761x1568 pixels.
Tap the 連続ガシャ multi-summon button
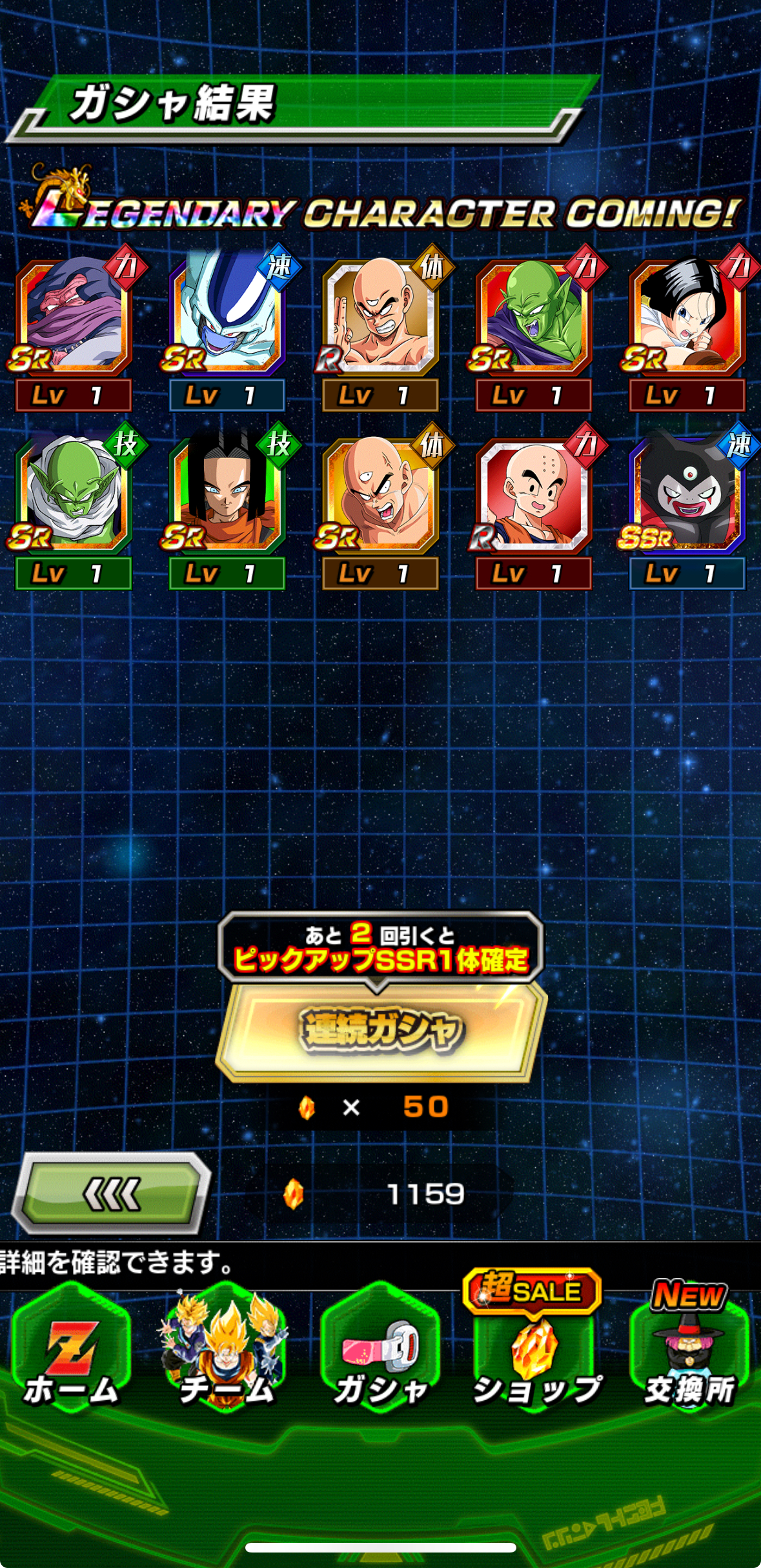(380, 1030)
